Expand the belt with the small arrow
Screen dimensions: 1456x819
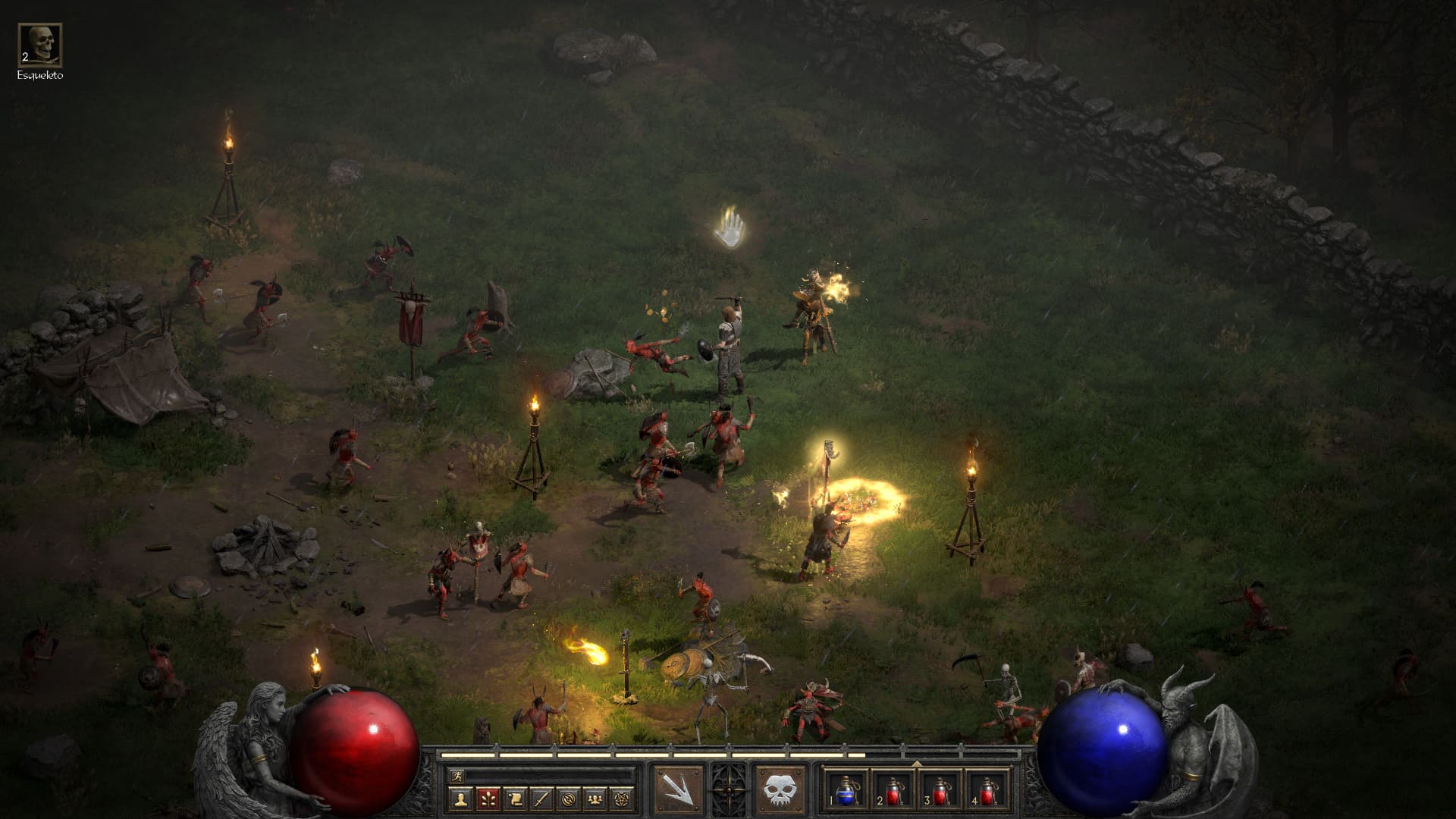917,764
